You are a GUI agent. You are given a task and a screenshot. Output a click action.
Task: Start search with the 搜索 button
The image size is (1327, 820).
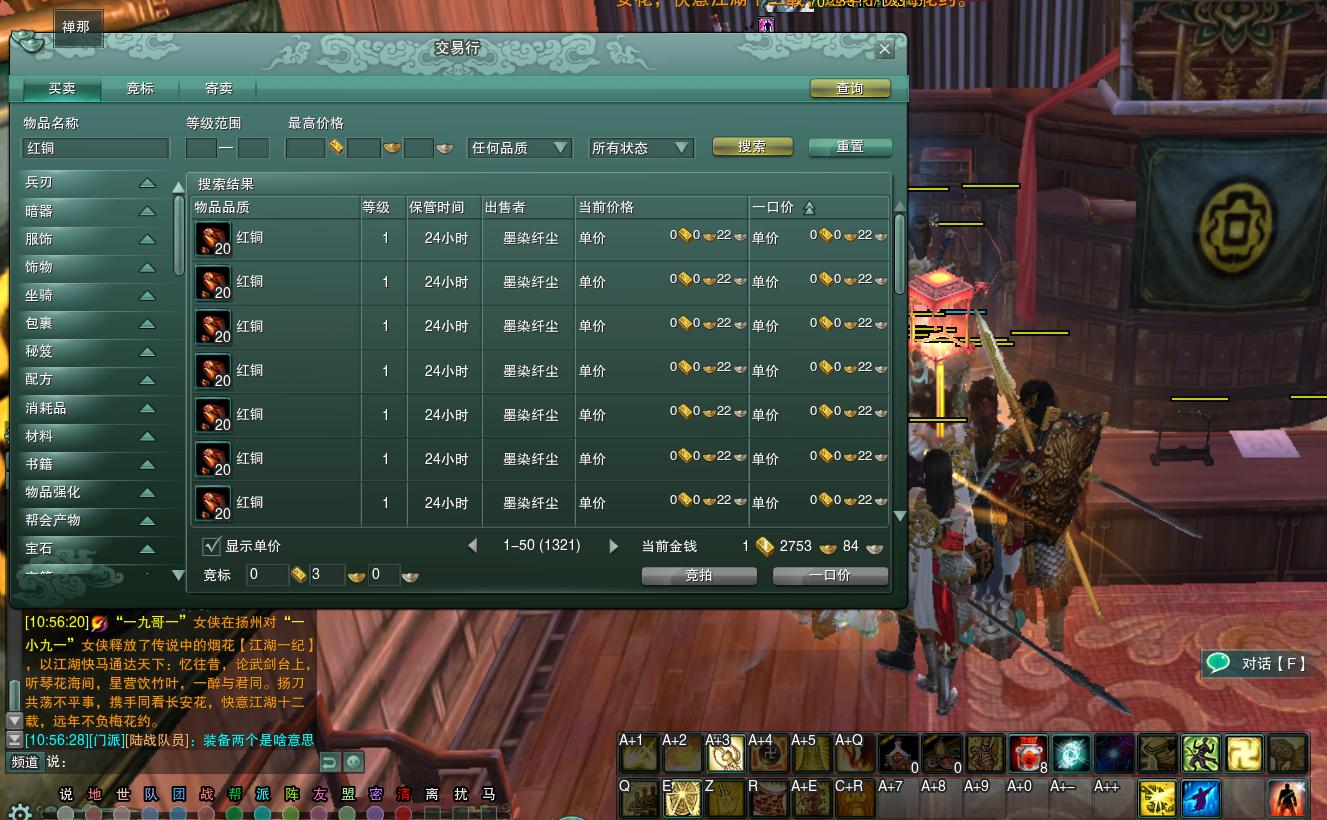(x=752, y=147)
